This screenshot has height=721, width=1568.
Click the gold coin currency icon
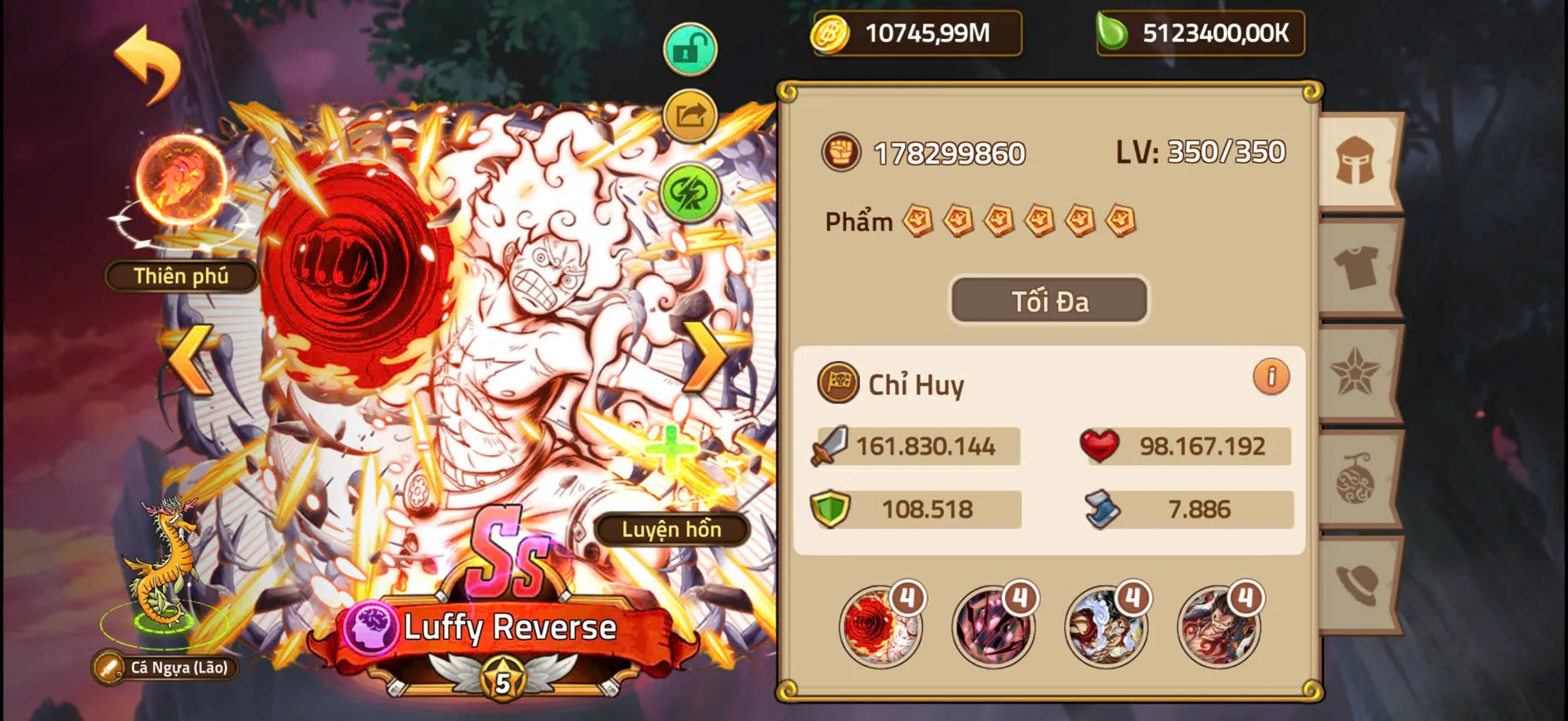pyautogui.click(x=833, y=34)
